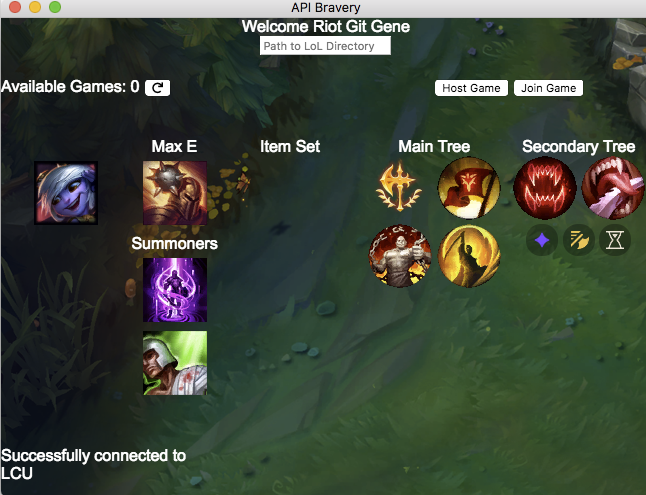The image size is (646, 495).
Task: Select the red fanged jaws rune
Action: pyautogui.click(x=544, y=188)
